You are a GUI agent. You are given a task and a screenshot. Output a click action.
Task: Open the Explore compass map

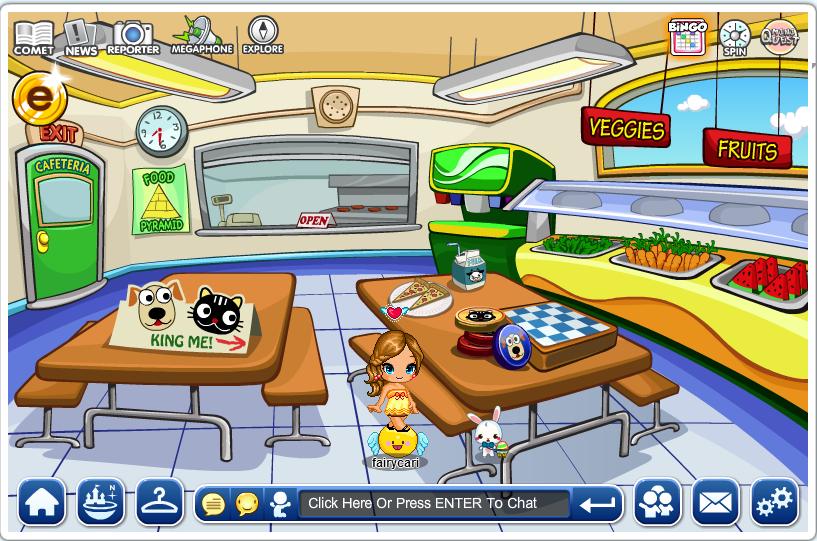click(x=262, y=35)
